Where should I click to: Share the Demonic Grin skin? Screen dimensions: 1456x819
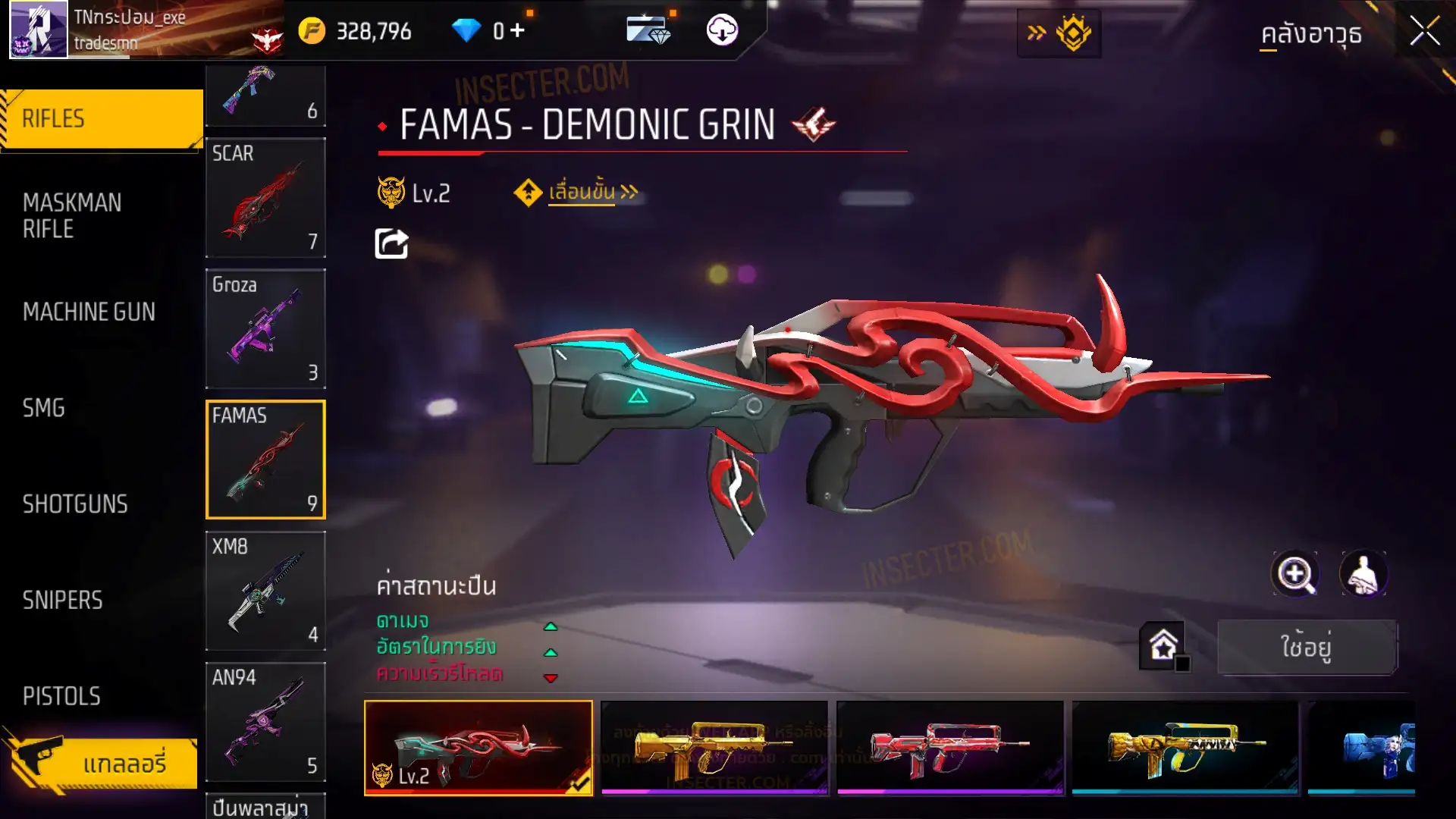tap(391, 244)
